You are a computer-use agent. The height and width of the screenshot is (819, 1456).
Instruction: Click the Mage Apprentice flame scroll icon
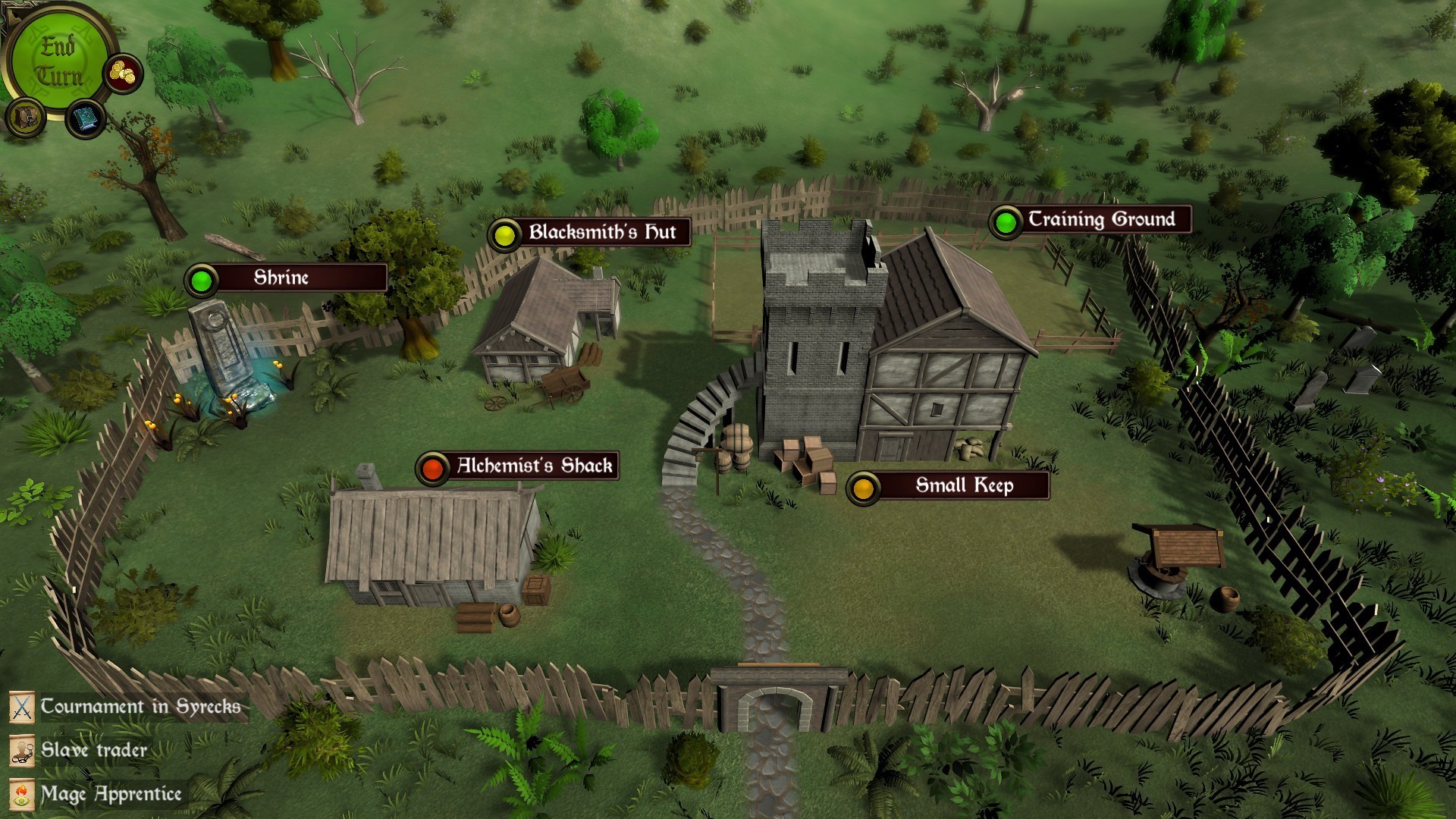[23, 795]
